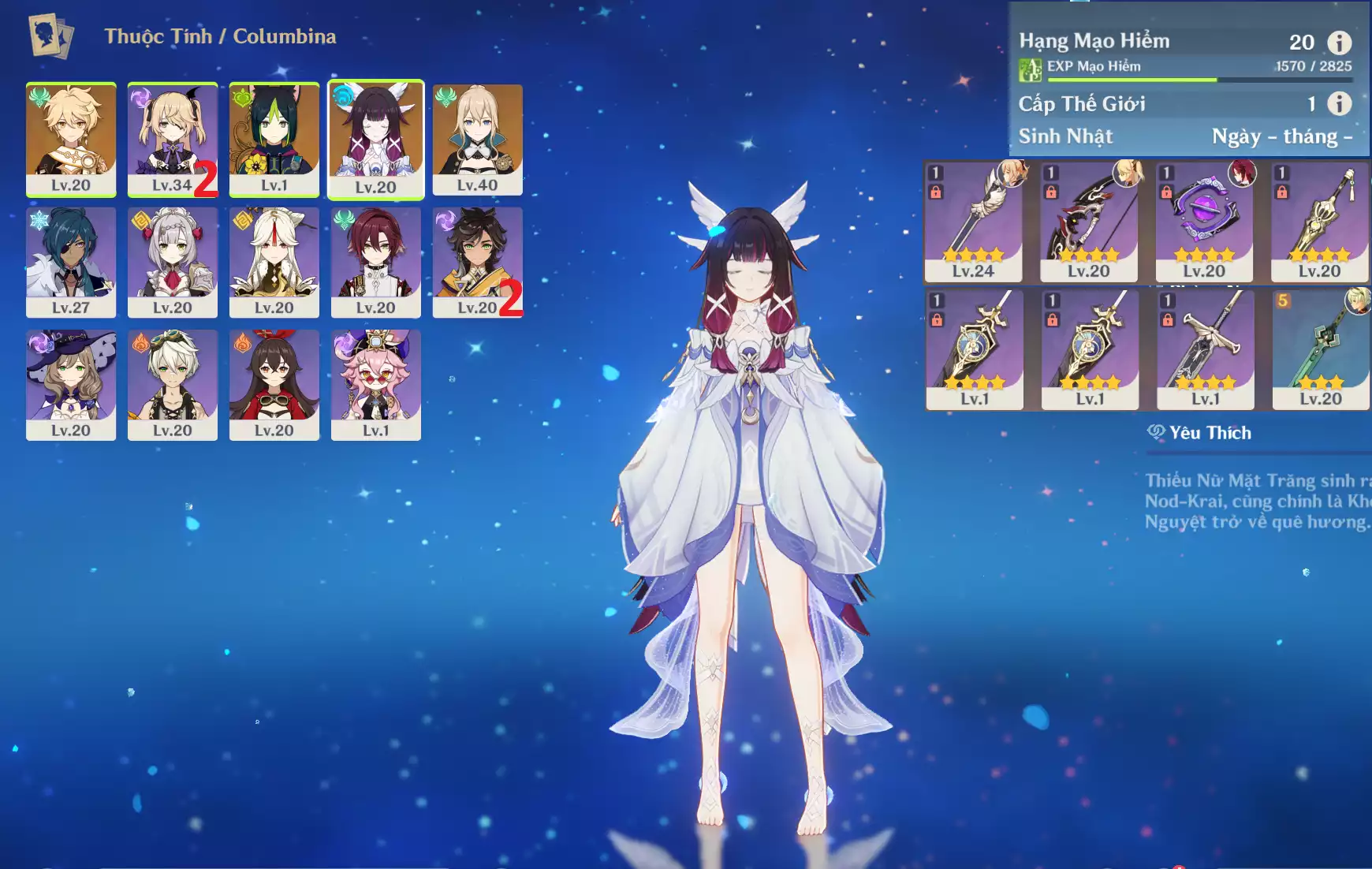Select the green three-star sword slot
Image resolution: width=1372 pixels, height=869 pixels.
1320,349
